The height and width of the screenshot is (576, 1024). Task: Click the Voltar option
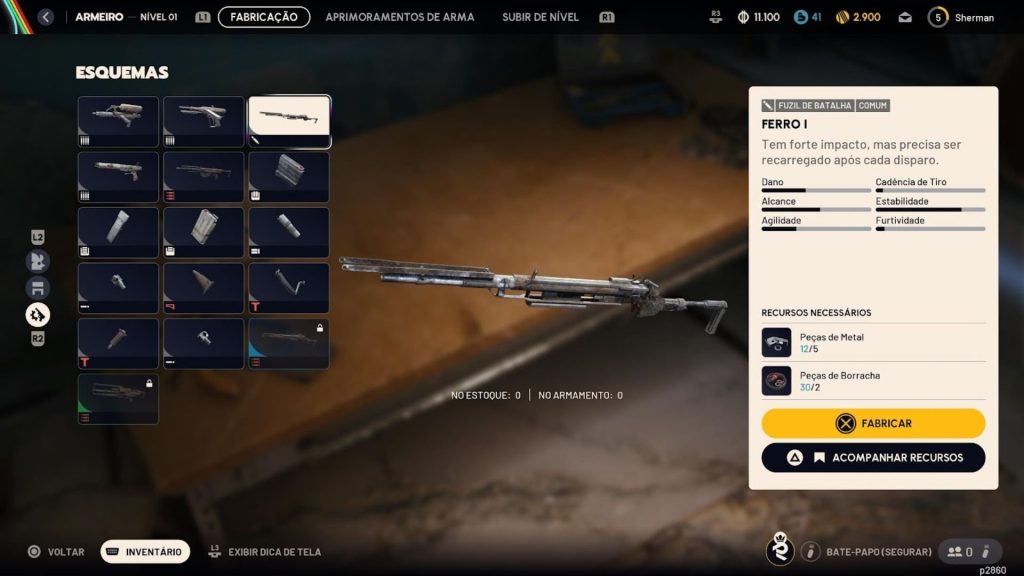coord(56,551)
